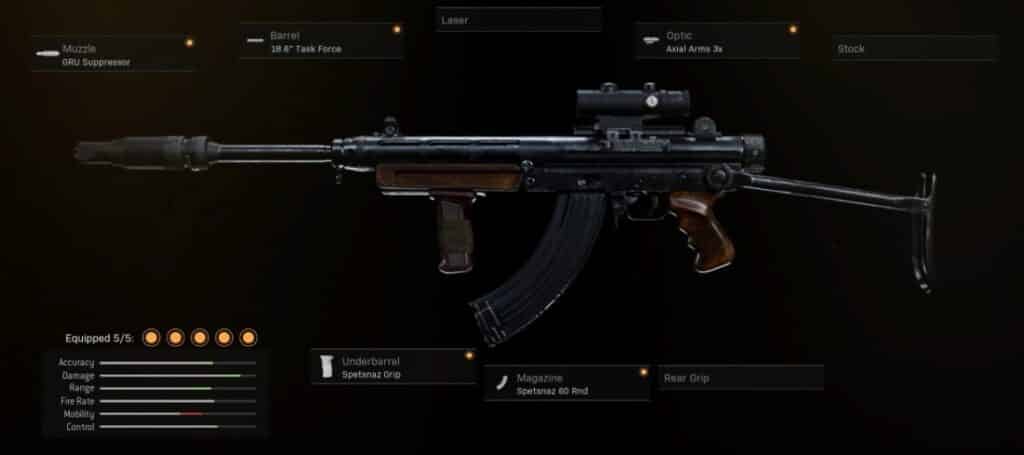Screen dimensions: 1024x455
Task: Select the empty Stock attachment slot
Action: coord(914,48)
